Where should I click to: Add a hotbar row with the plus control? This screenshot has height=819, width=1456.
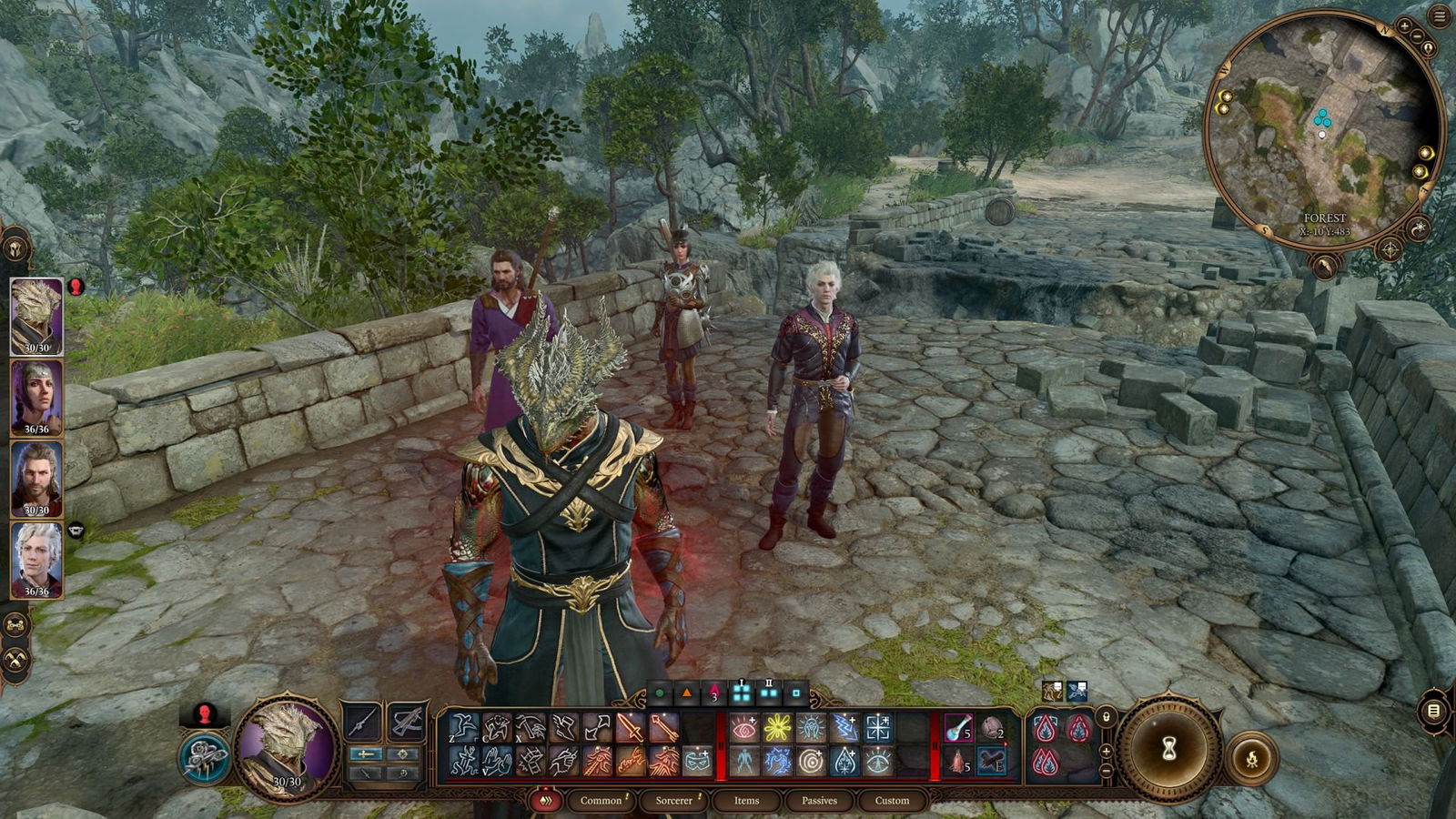(x=1106, y=752)
